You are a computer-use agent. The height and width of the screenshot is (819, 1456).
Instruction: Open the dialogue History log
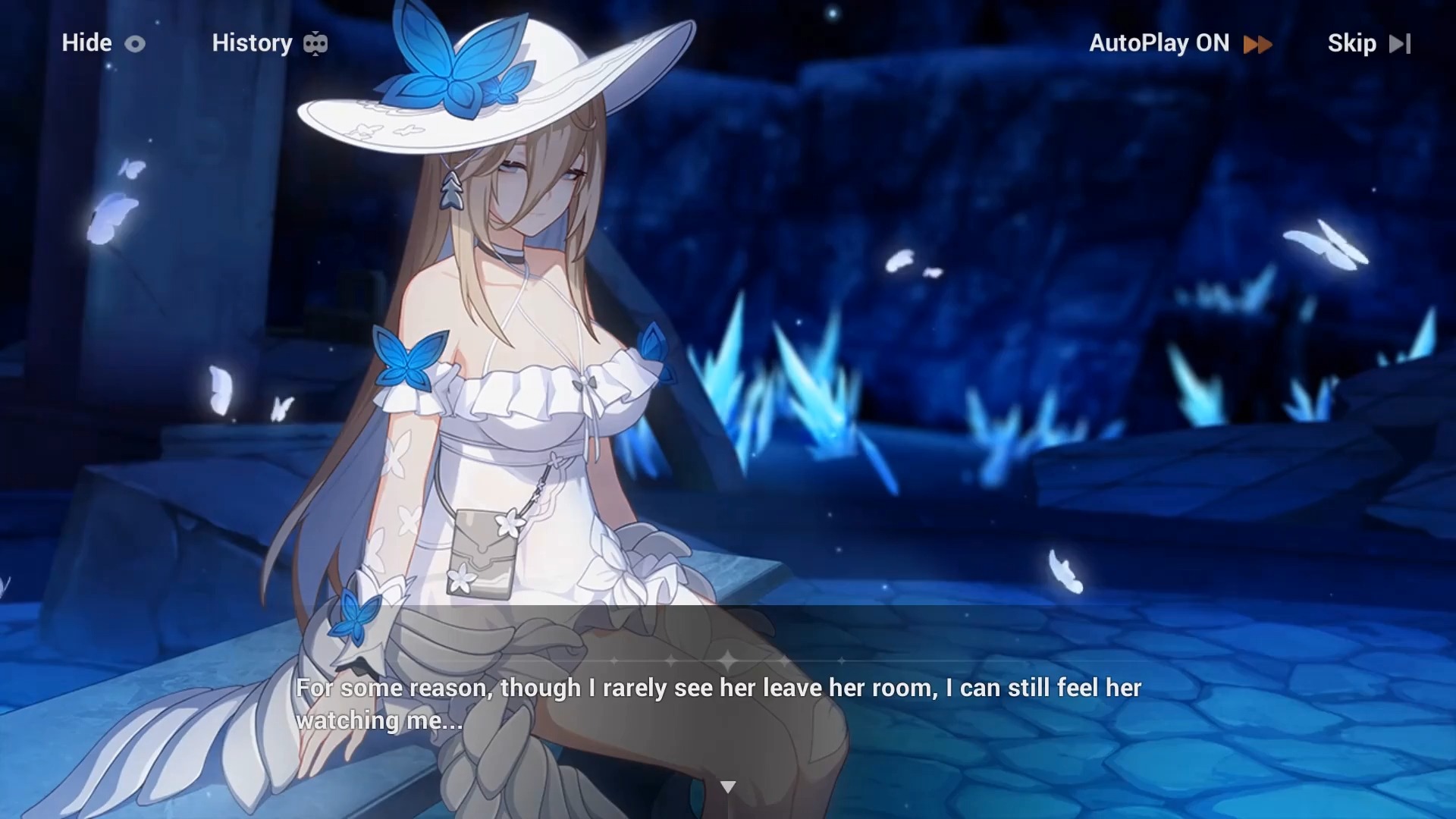pyautogui.click(x=268, y=43)
